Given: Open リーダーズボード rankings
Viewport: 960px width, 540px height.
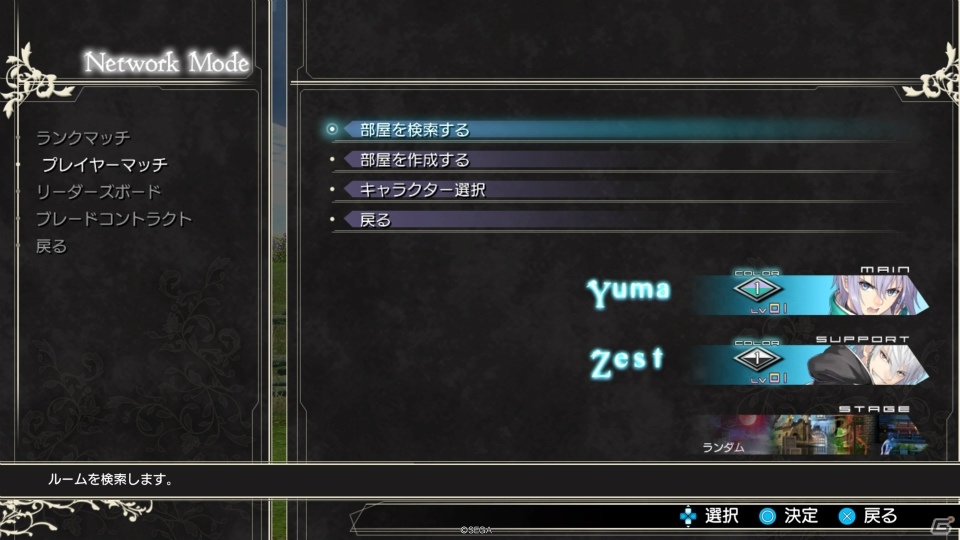Looking at the screenshot, I should (x=98, y=192).
